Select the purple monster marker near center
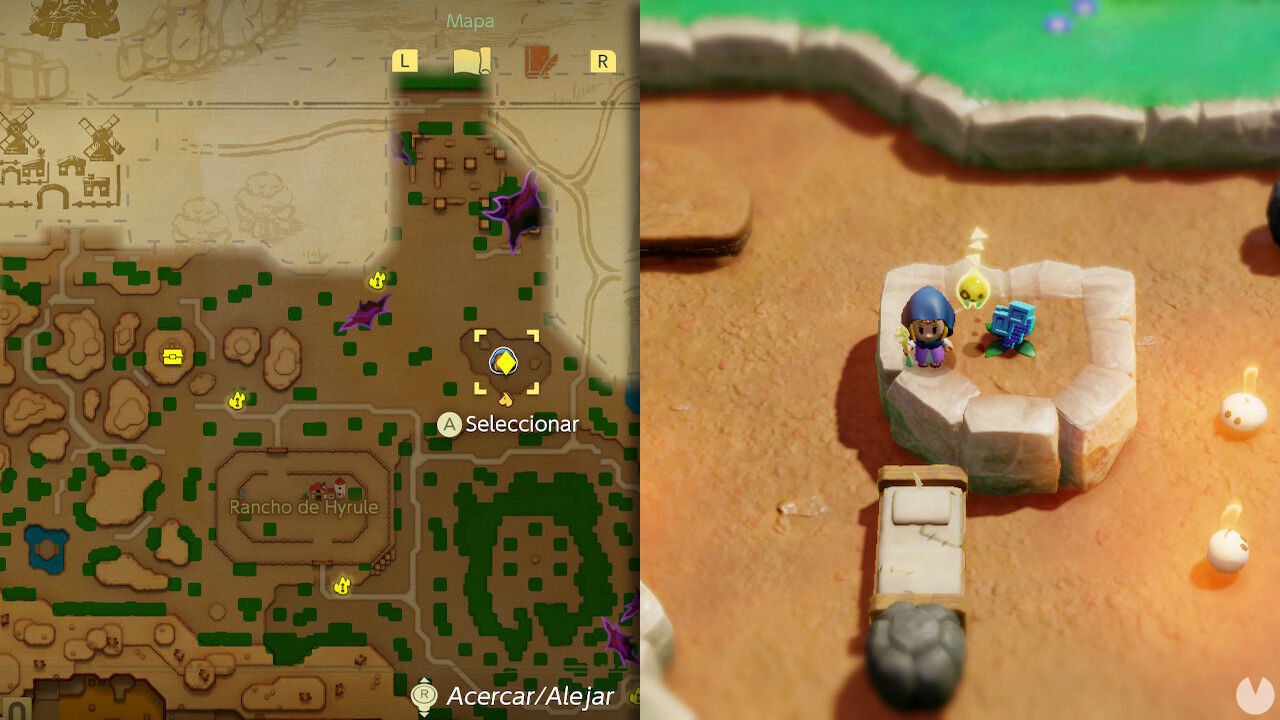Screen dimensions: 1280x720 tap(367, 312)
